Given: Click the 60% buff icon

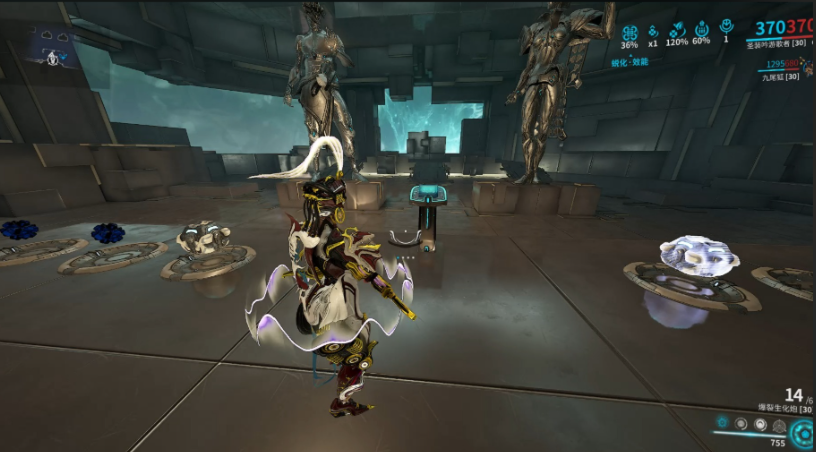Looking at the screenshot, I should pos(701,30).
